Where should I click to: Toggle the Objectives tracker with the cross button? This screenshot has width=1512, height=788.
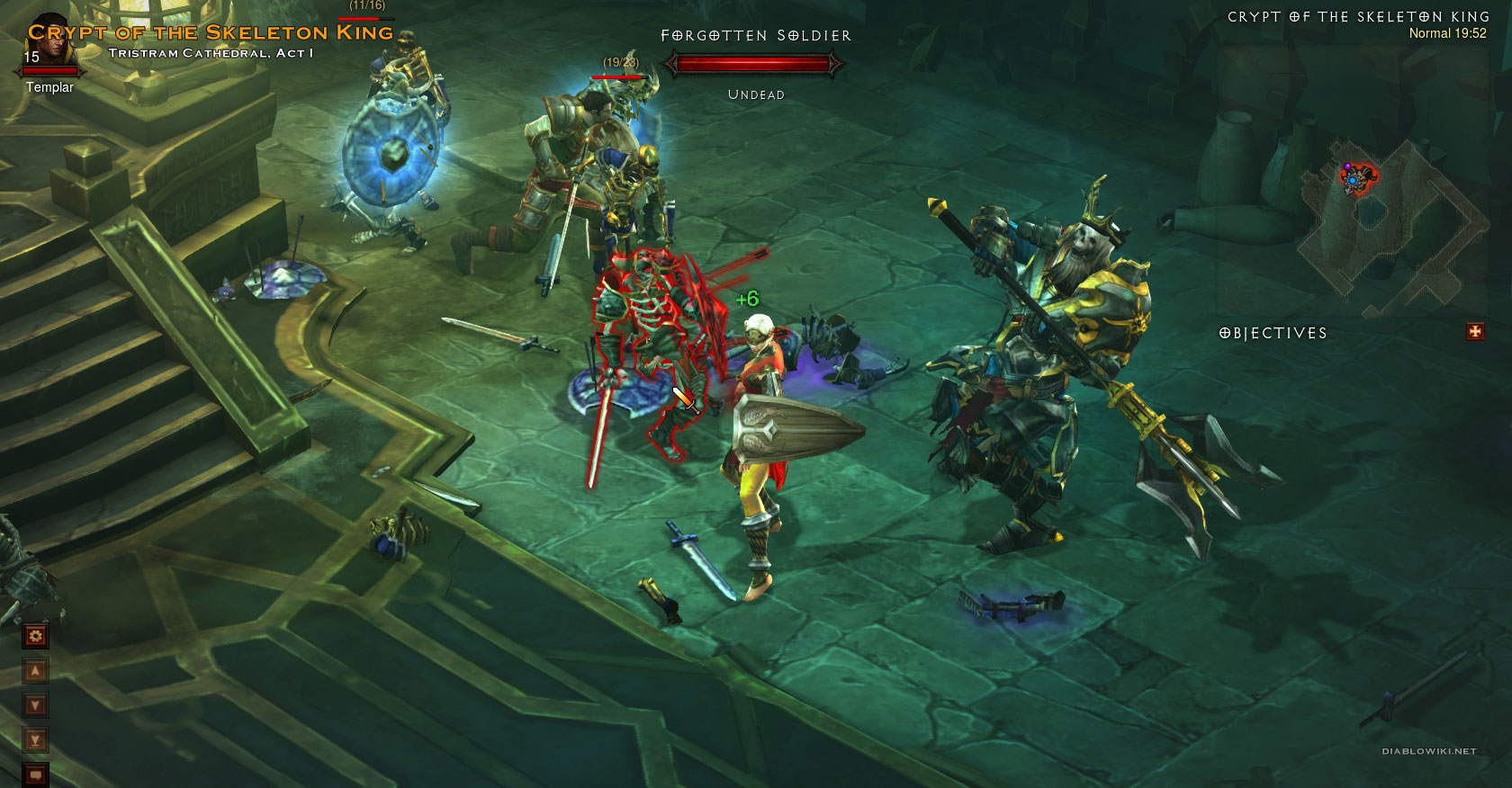tap(1475, 332)
